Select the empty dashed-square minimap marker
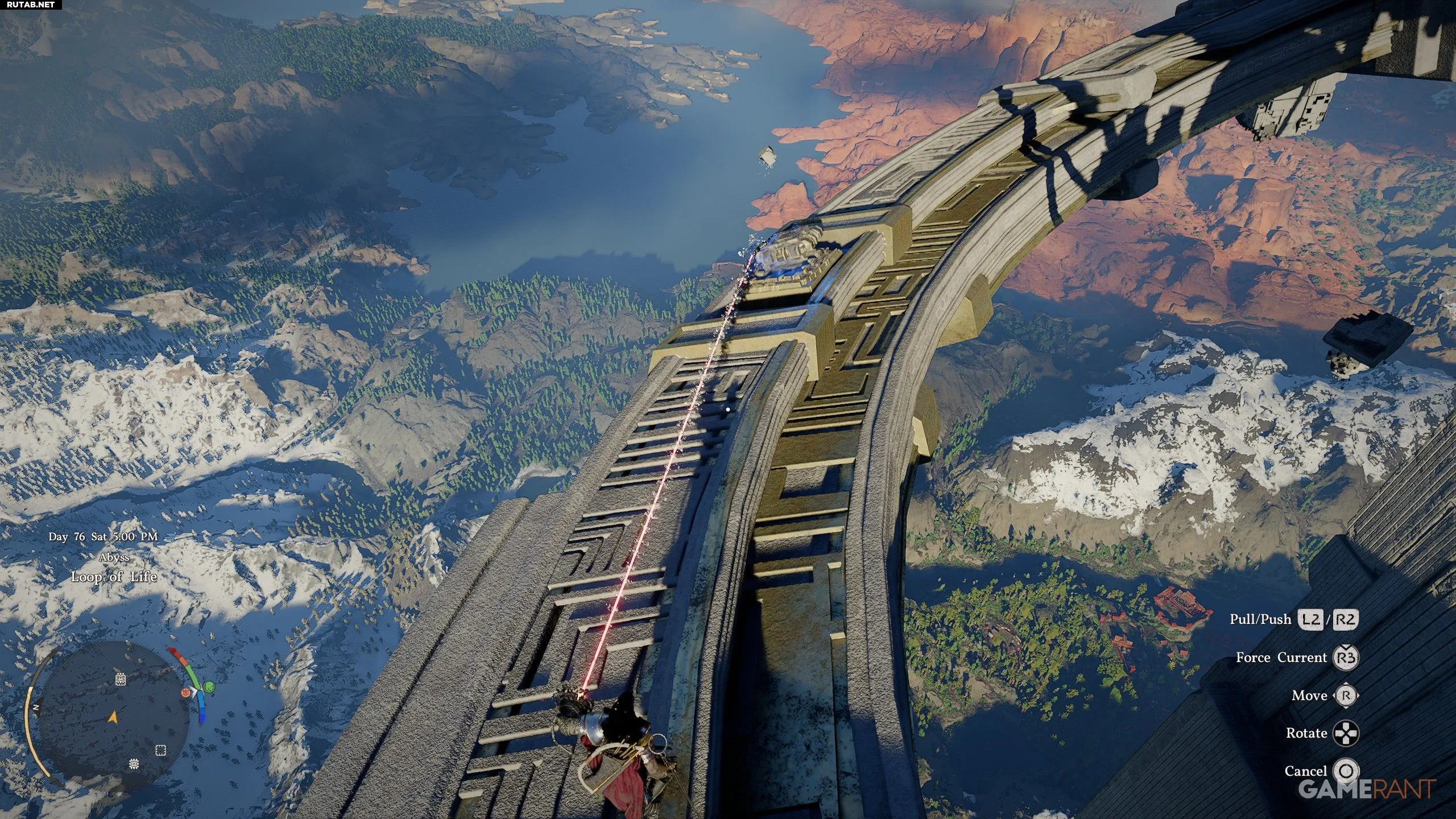 click(161, 750)
